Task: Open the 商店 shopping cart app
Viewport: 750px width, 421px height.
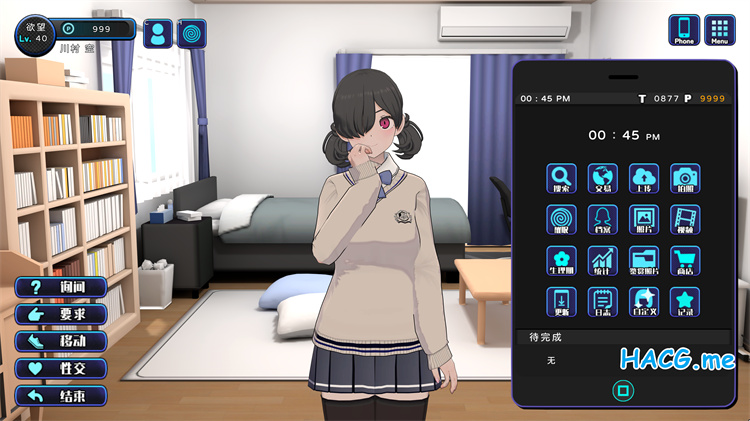Action: pyautogui.click(x=685, y=261)
